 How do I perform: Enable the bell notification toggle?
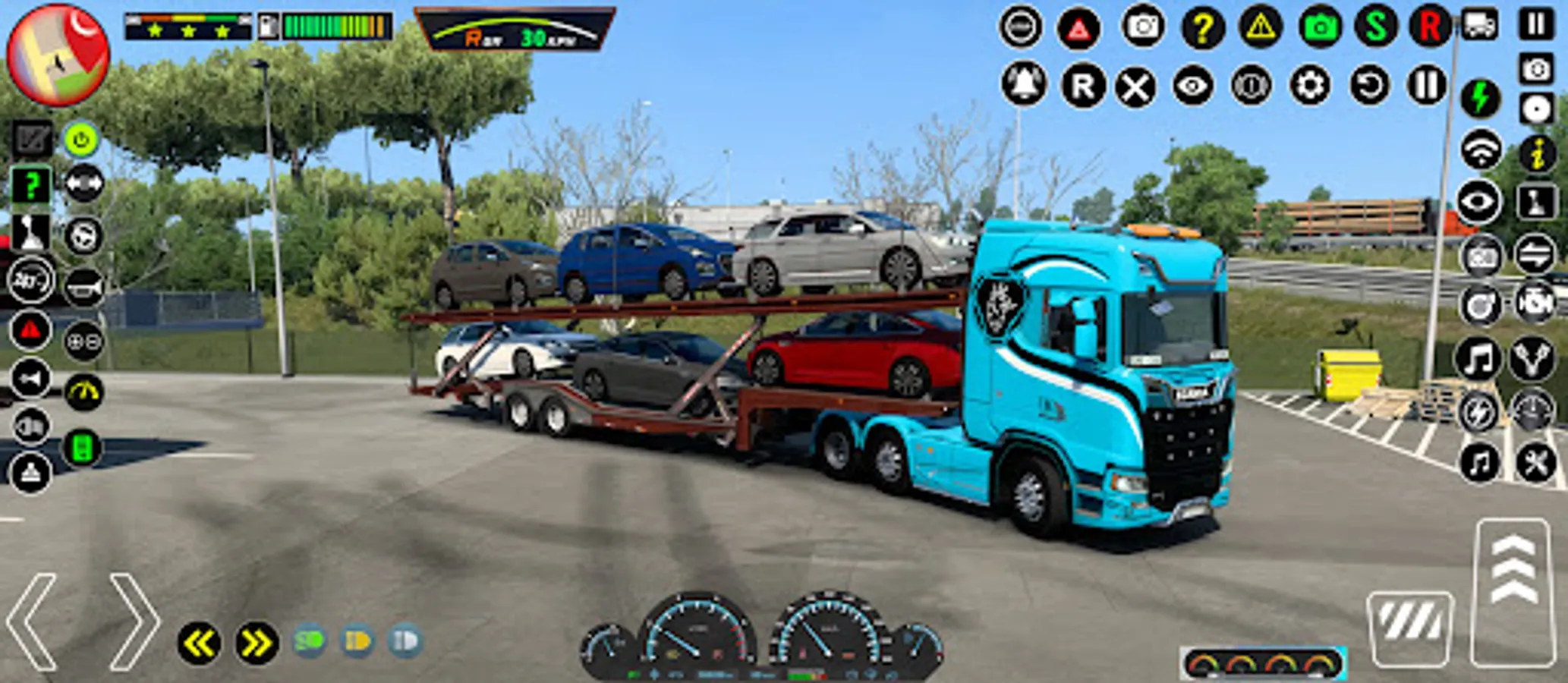coord(1021,86)
